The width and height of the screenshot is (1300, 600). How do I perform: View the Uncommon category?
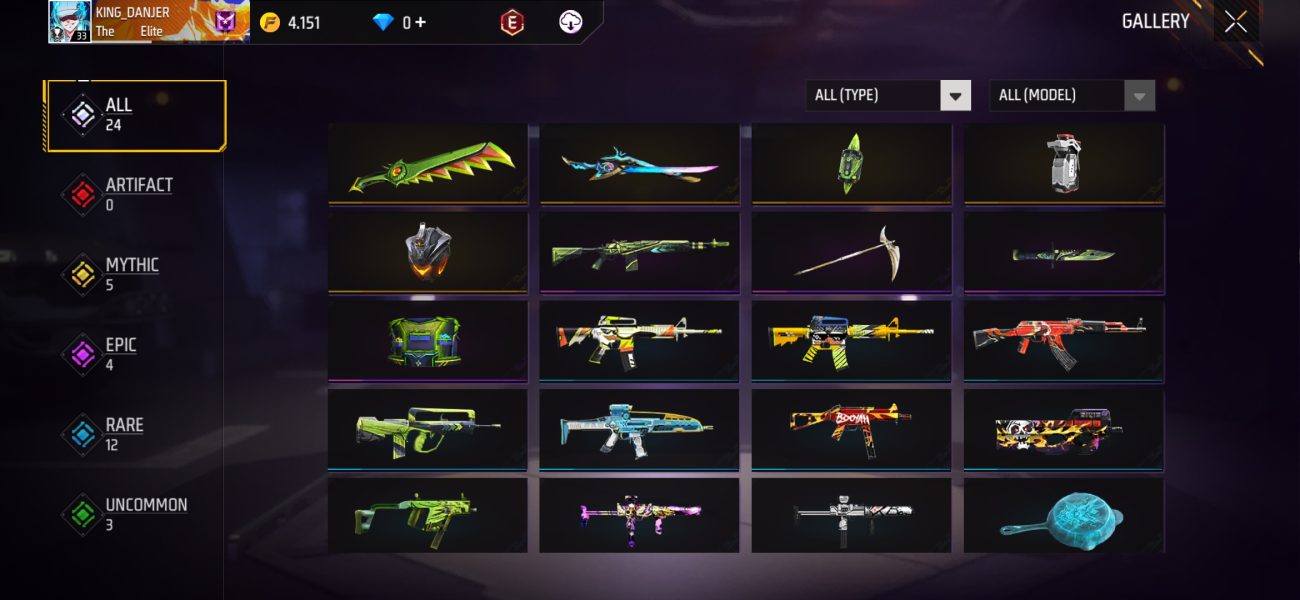coord(135,514)
